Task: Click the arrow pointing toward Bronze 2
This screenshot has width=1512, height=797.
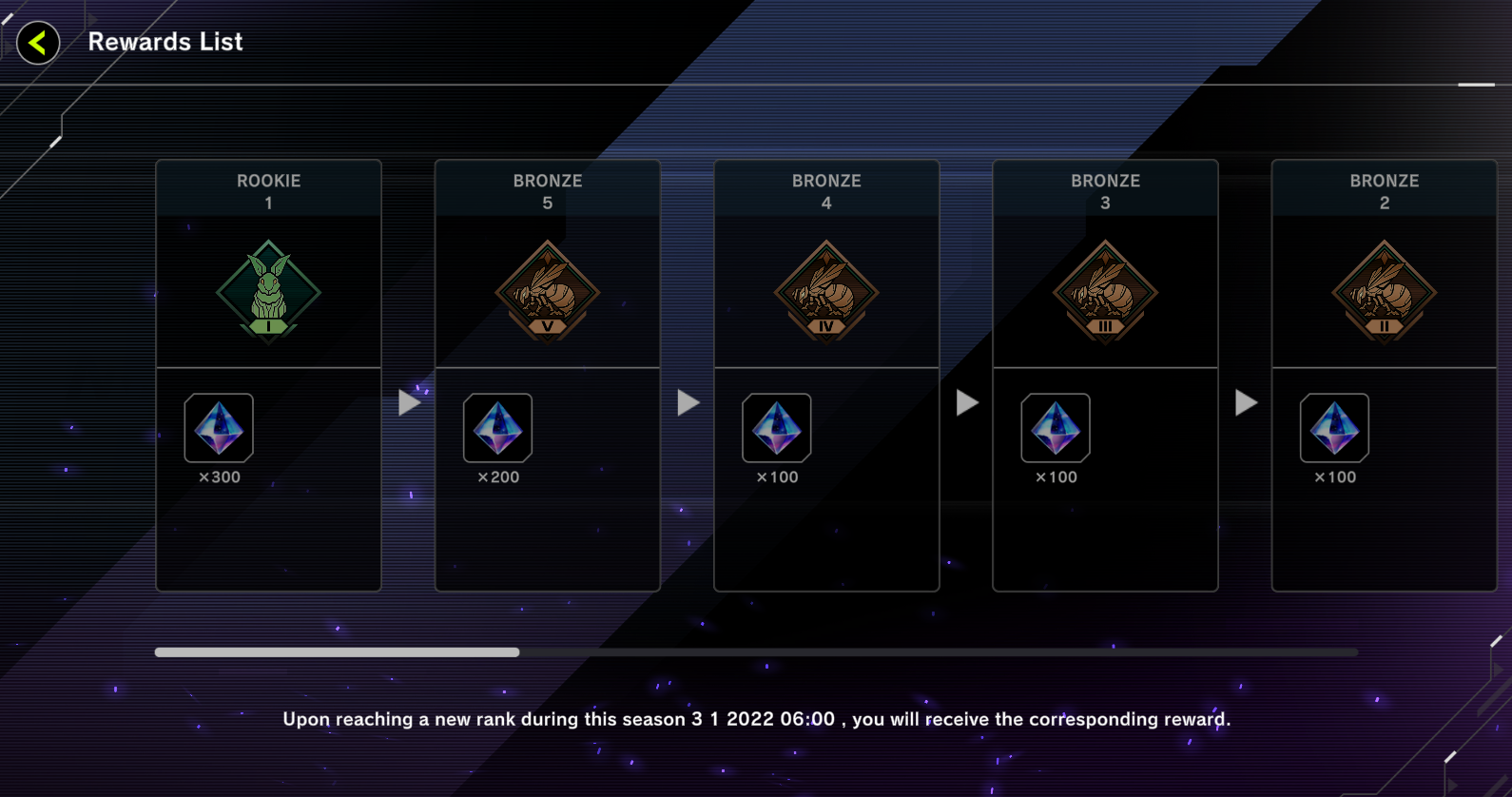Action: (1246, 401)
